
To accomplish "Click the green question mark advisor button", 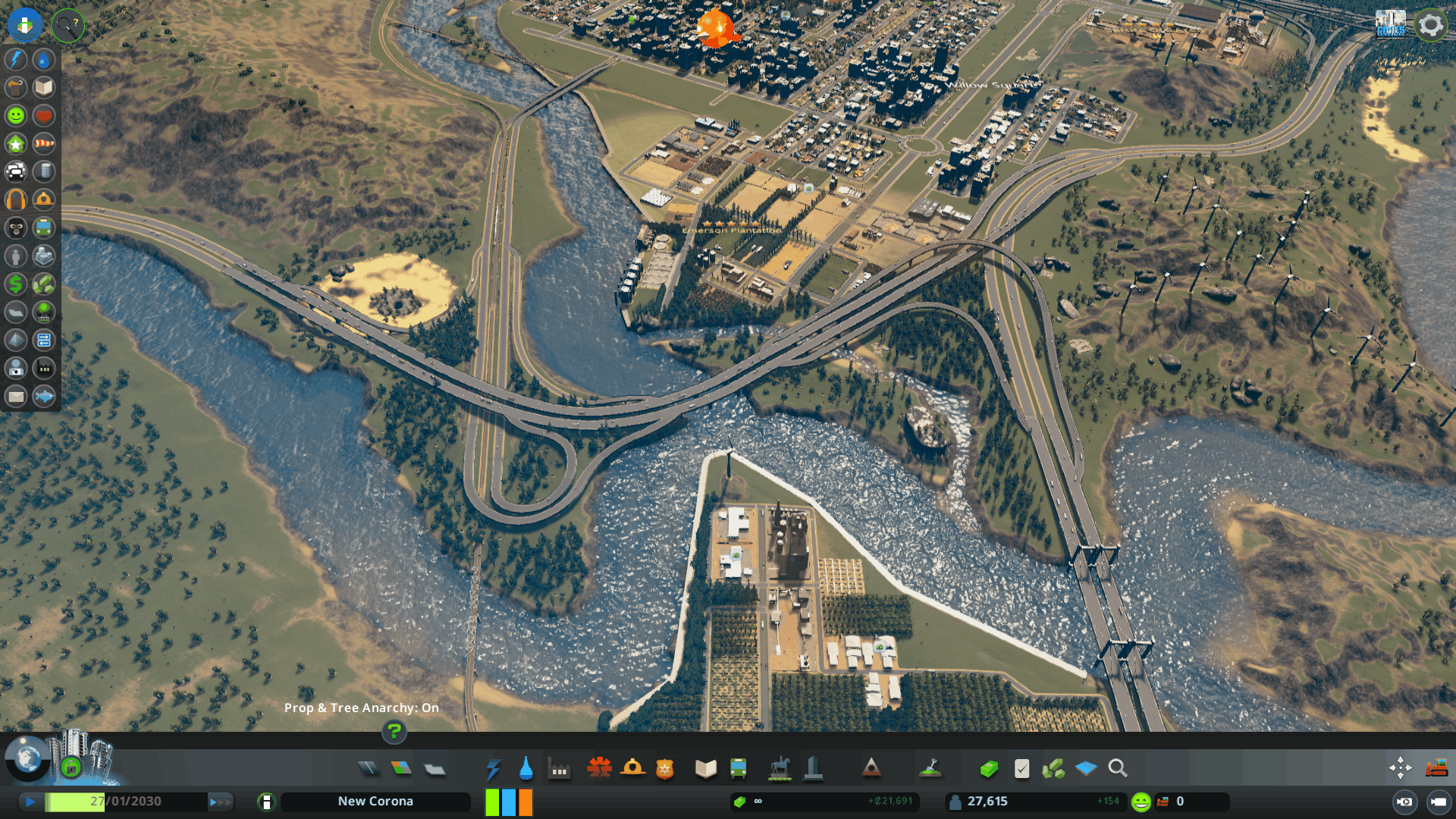I will (394, 732).
